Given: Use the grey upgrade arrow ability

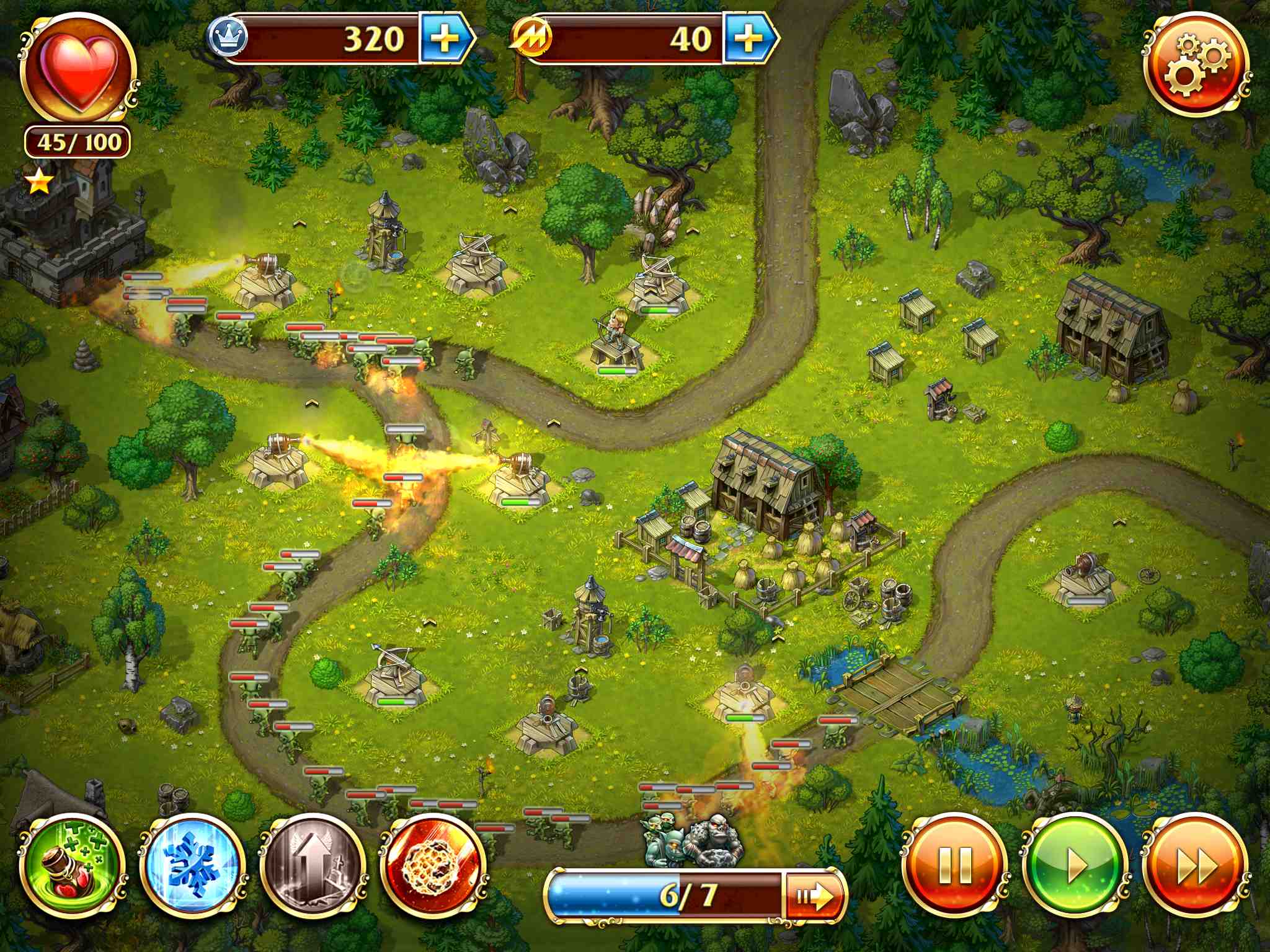Looking at the screenshot, I should pos(313,866).
